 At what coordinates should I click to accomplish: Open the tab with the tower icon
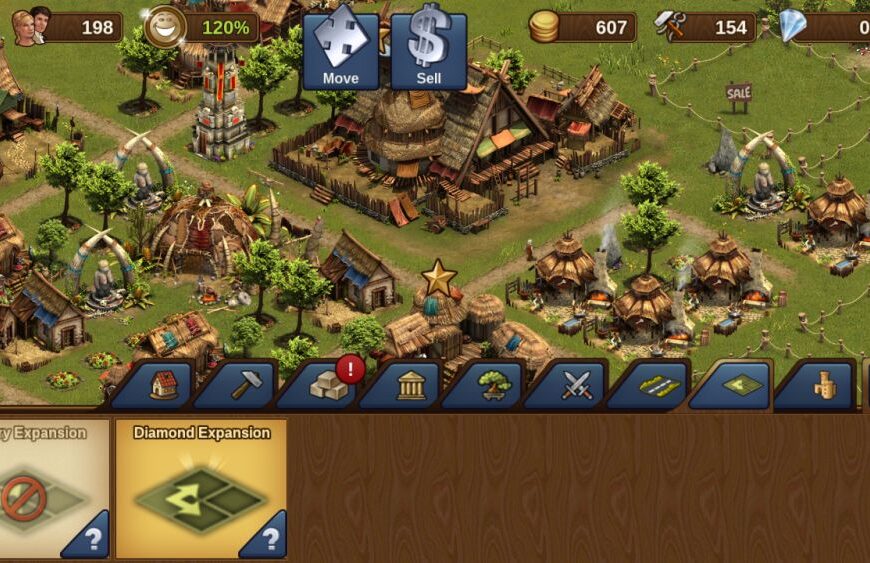[x=825, y=386]
